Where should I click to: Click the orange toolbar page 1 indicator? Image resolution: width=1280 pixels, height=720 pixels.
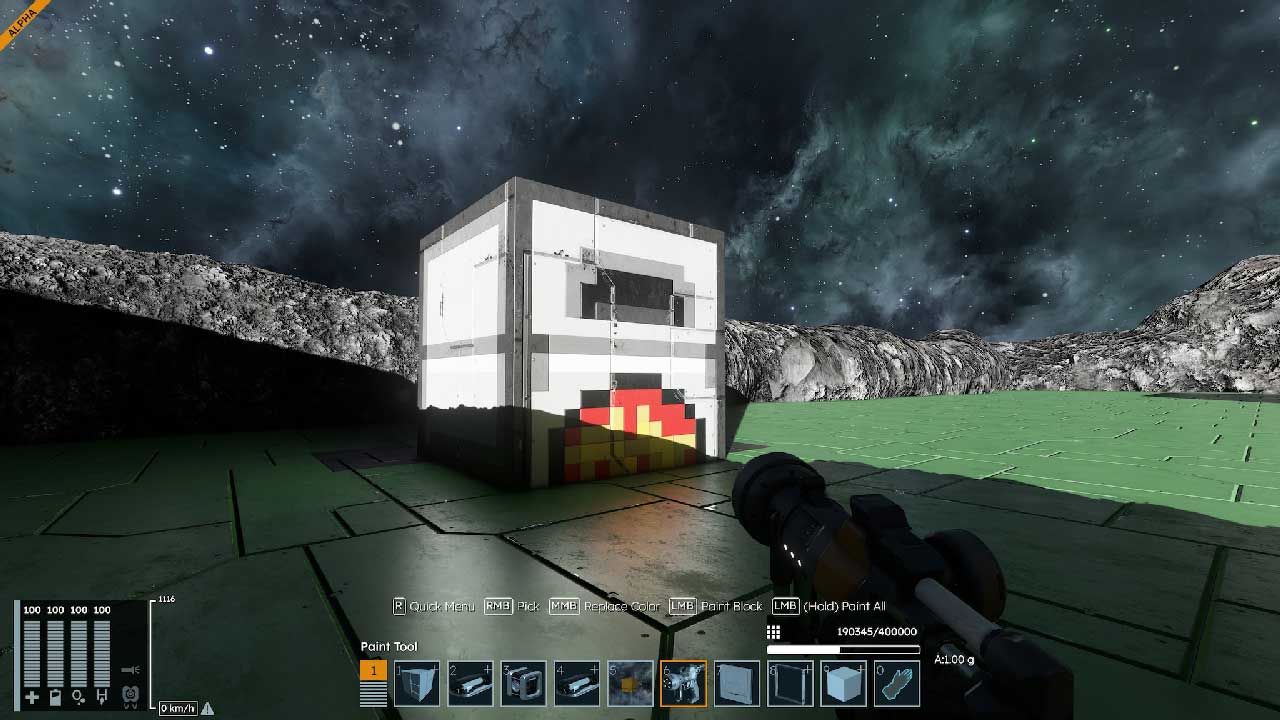pos(373,671)
